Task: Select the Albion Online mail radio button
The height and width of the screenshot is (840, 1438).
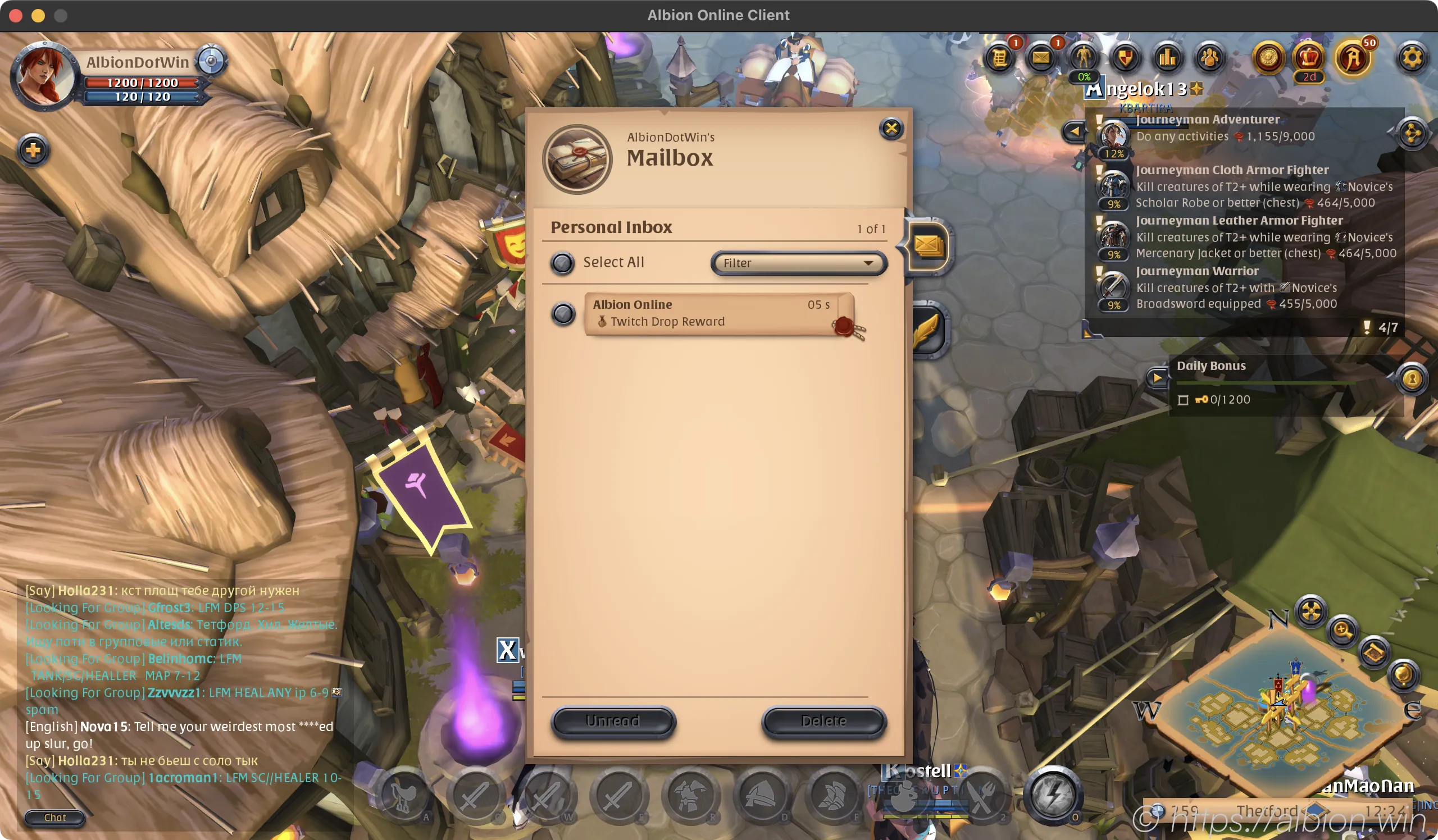Action: click(563, 314)
